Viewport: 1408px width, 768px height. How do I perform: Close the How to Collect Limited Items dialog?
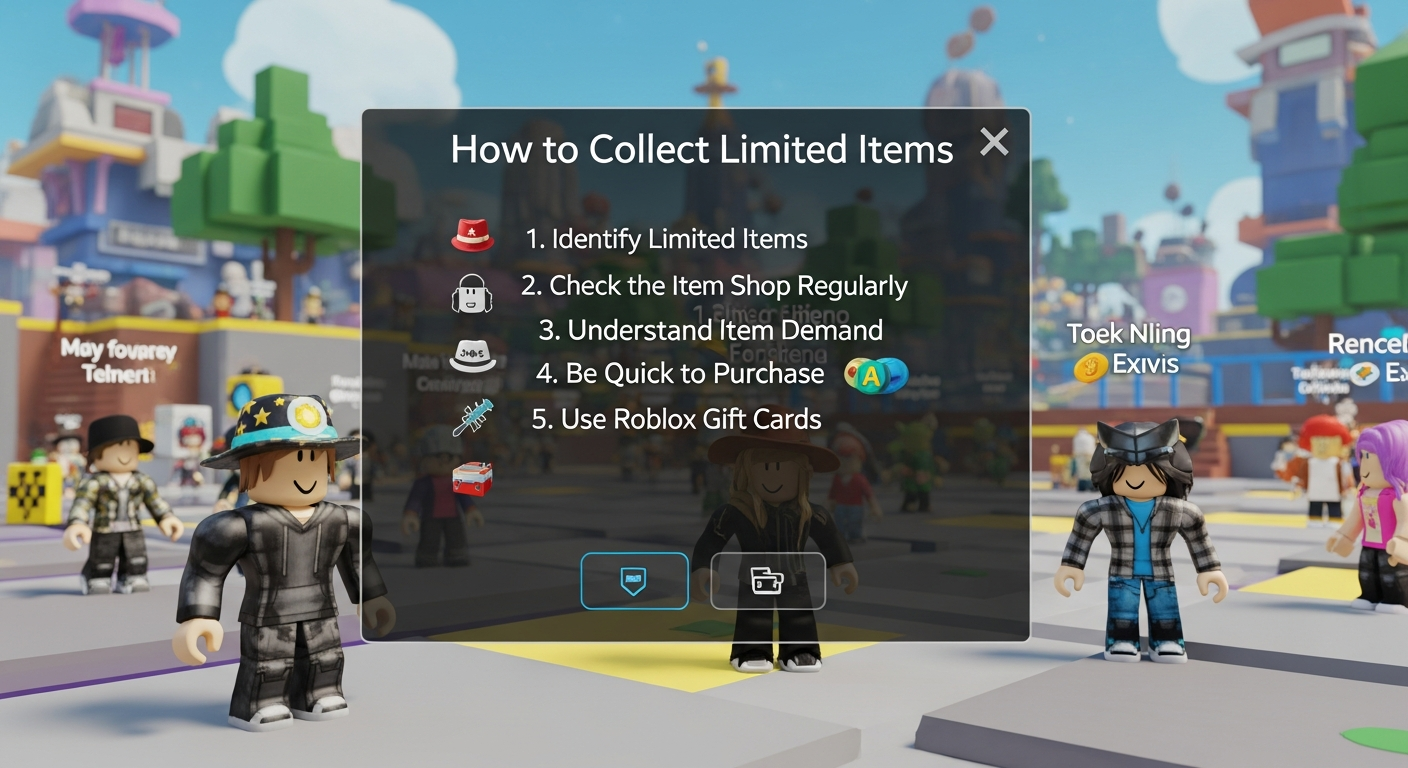tap(994, 142)
